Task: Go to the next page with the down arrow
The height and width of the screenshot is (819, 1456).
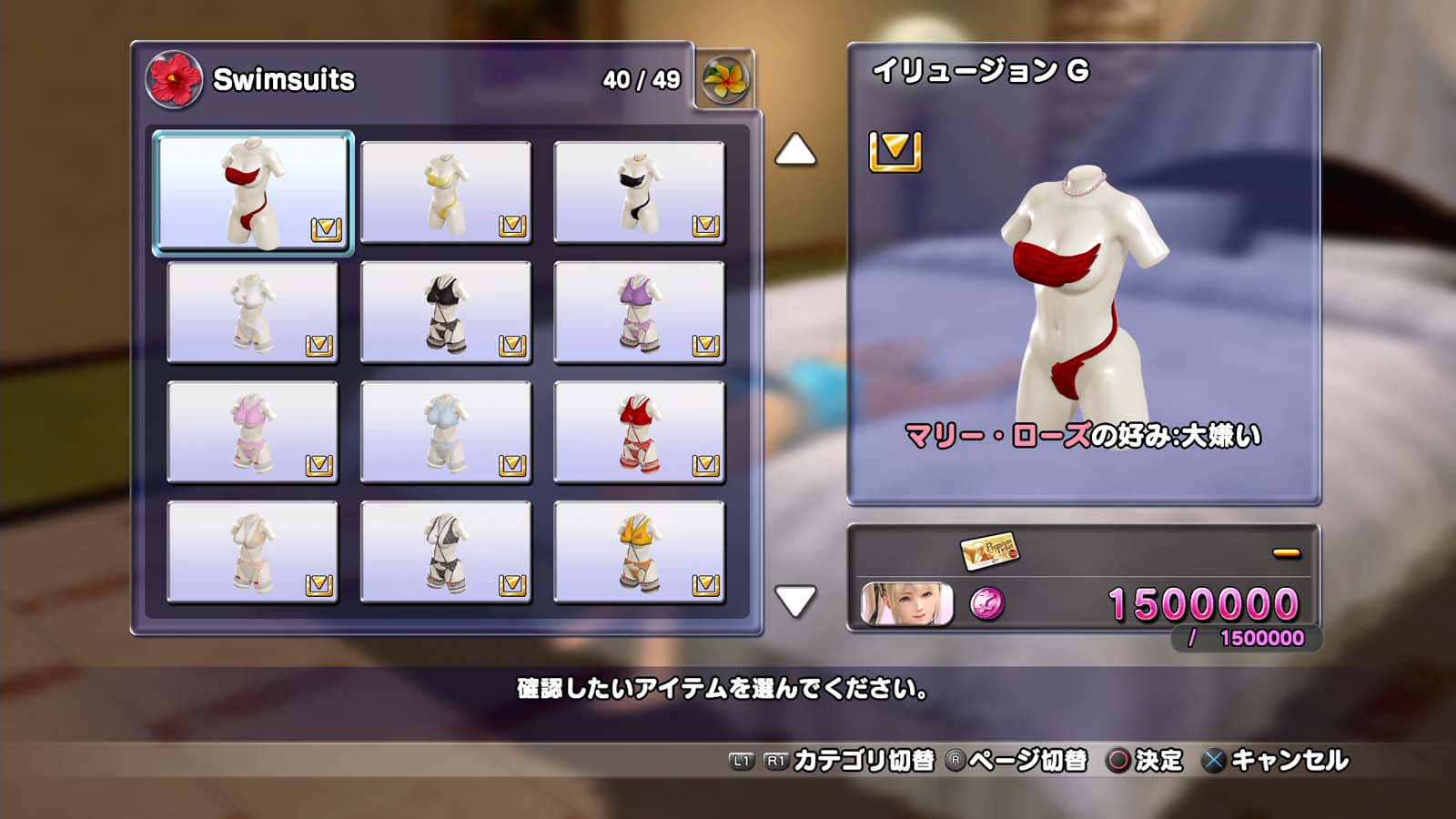Action: 795,601
